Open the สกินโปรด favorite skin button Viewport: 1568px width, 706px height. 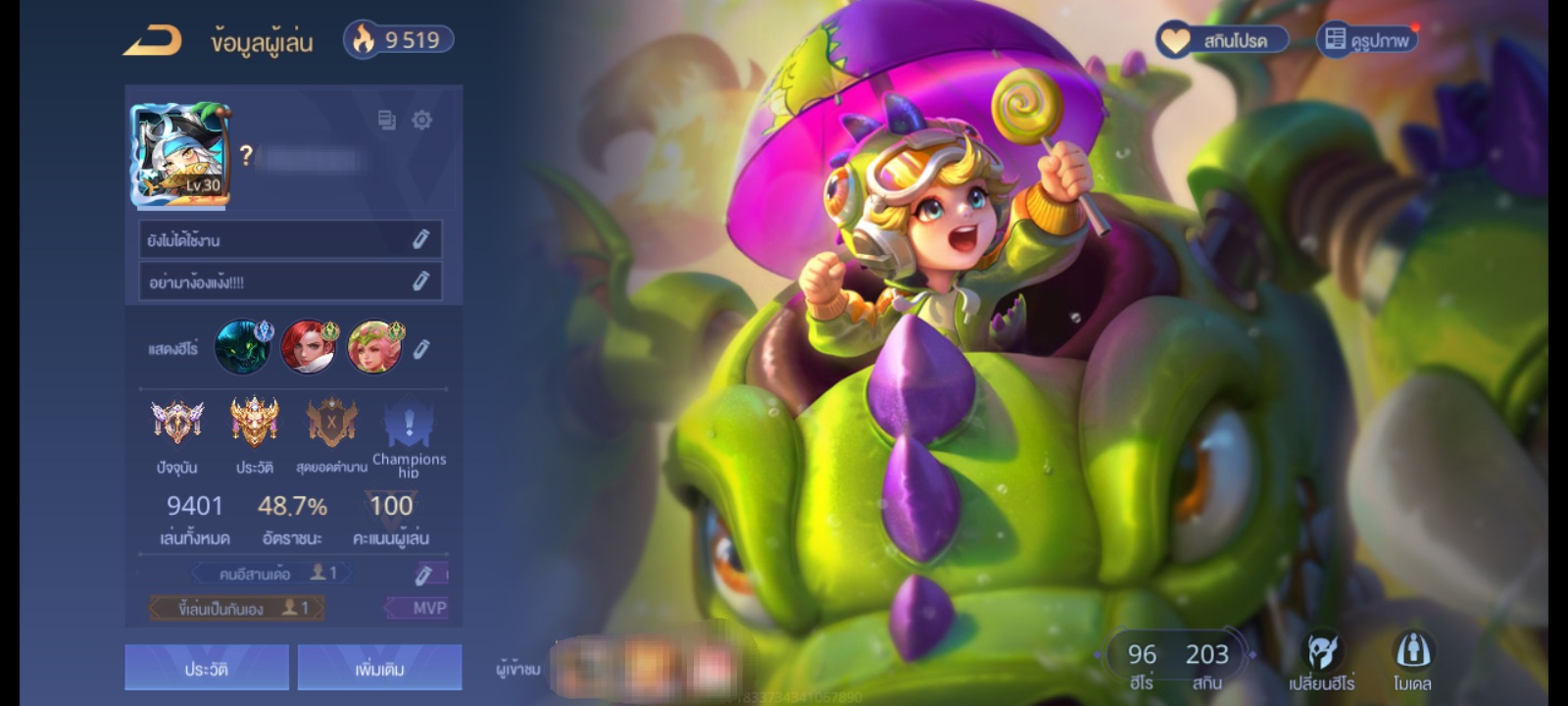[x=1222, y=40]
